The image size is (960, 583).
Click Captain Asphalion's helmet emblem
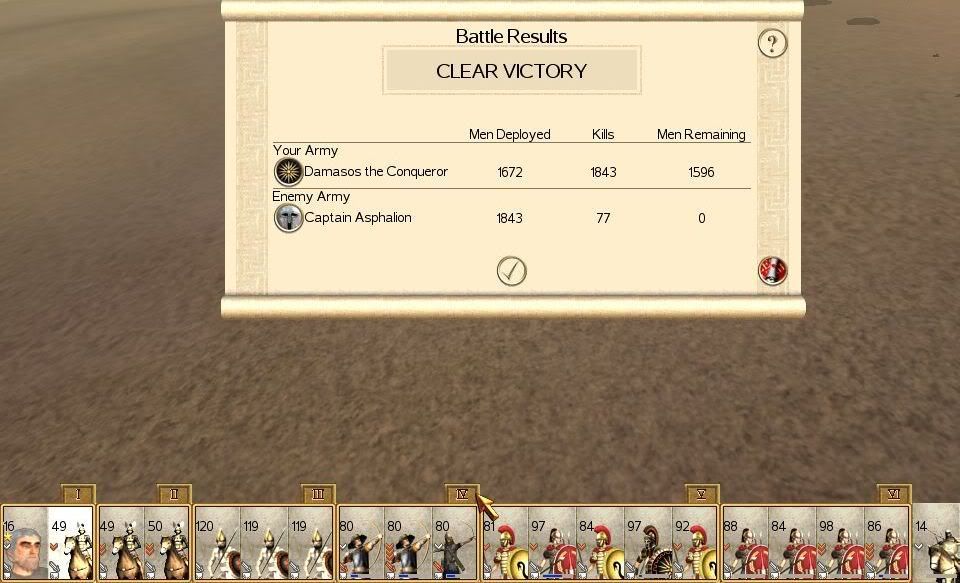click(288, 218)
